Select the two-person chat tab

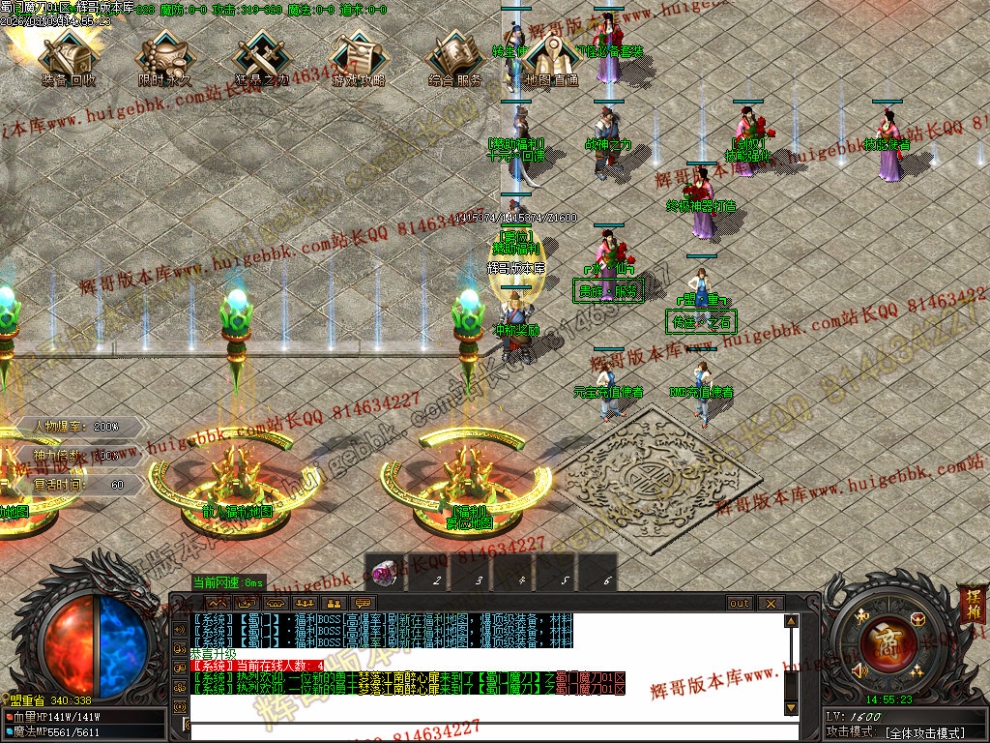click(334, 603)
